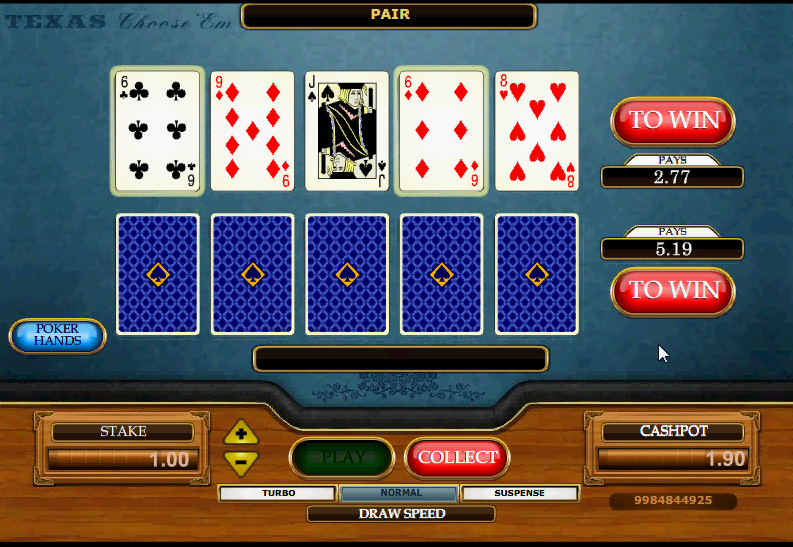This screenshot has height=547, width=793.
Task: Click the green PLAY button
Action: point(342,457)
